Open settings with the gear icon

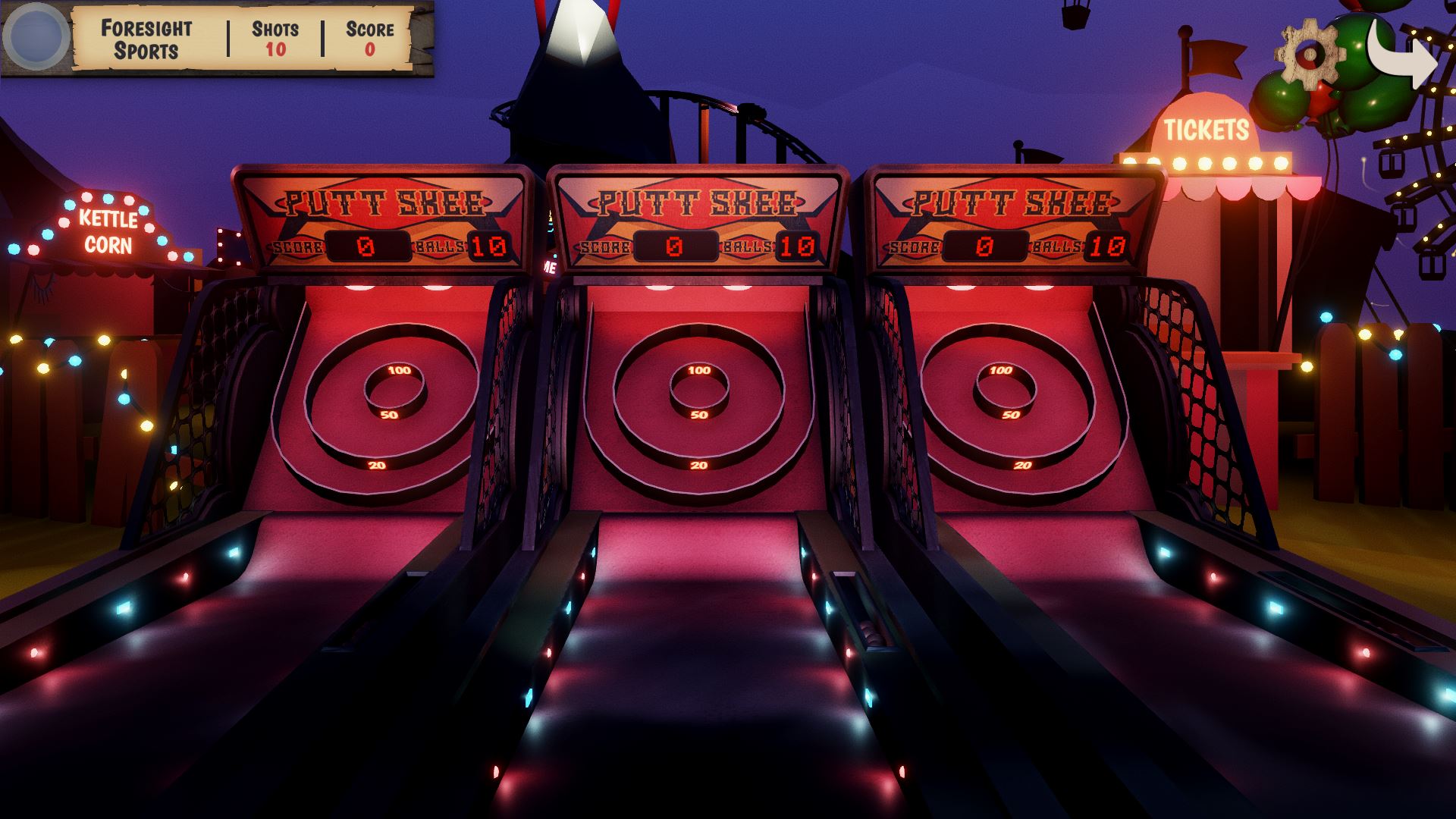point(1309,52)
